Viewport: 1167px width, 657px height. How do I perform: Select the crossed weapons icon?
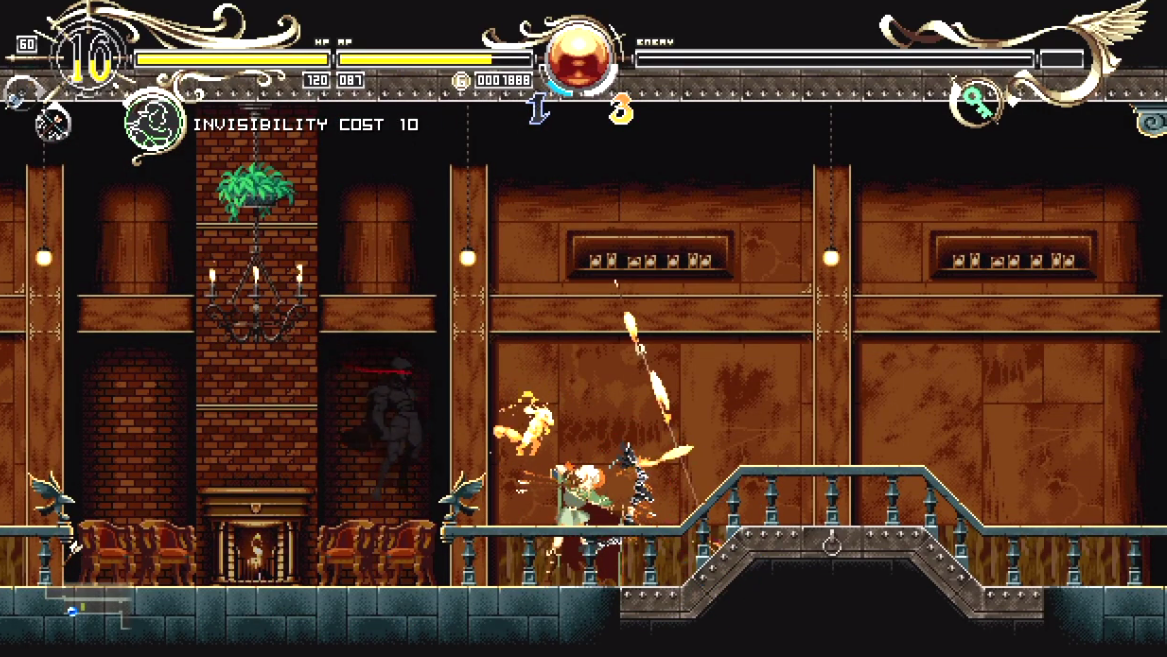(x=52, y=124)
